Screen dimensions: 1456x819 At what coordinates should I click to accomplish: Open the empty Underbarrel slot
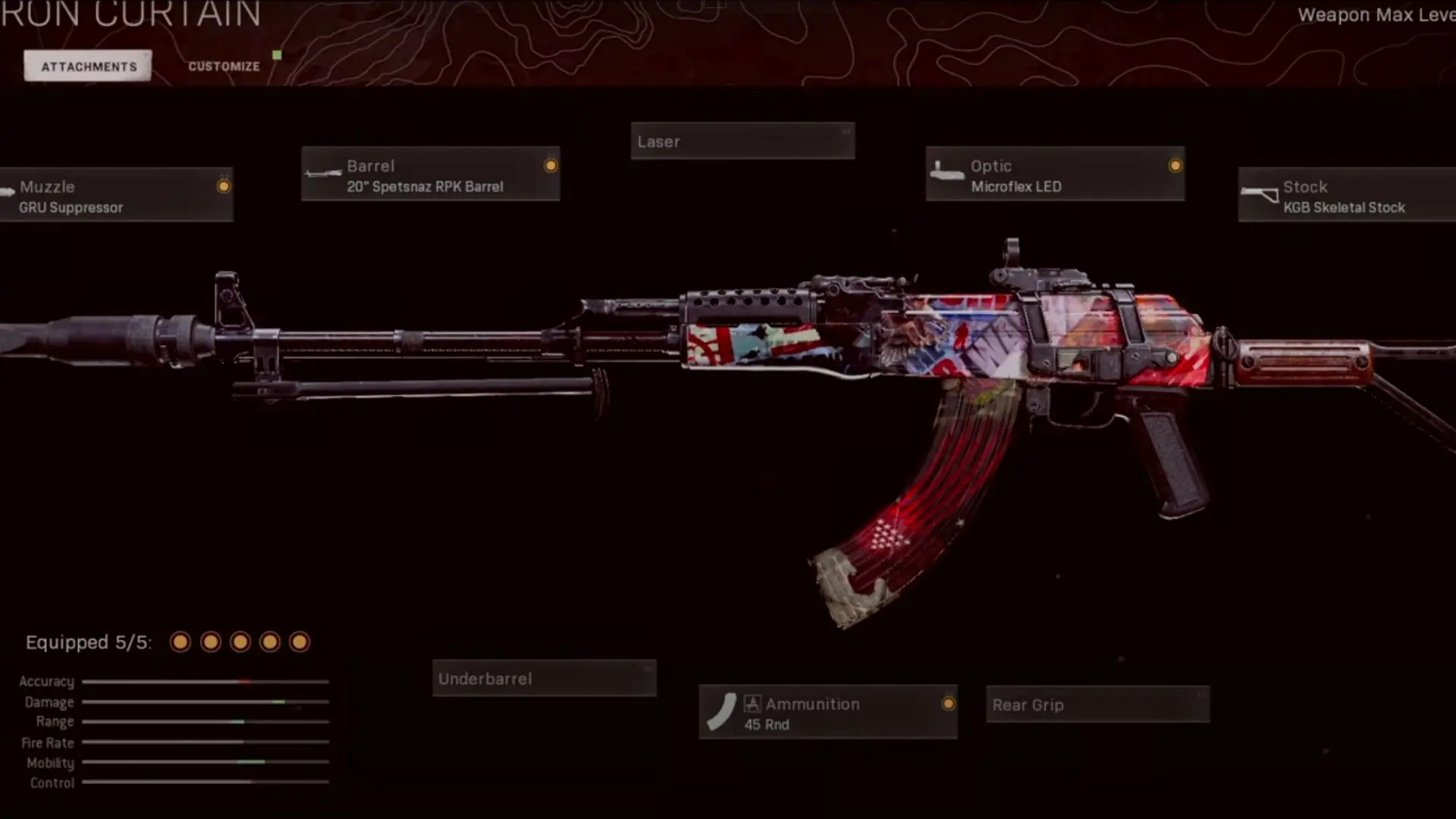(544, 679)
